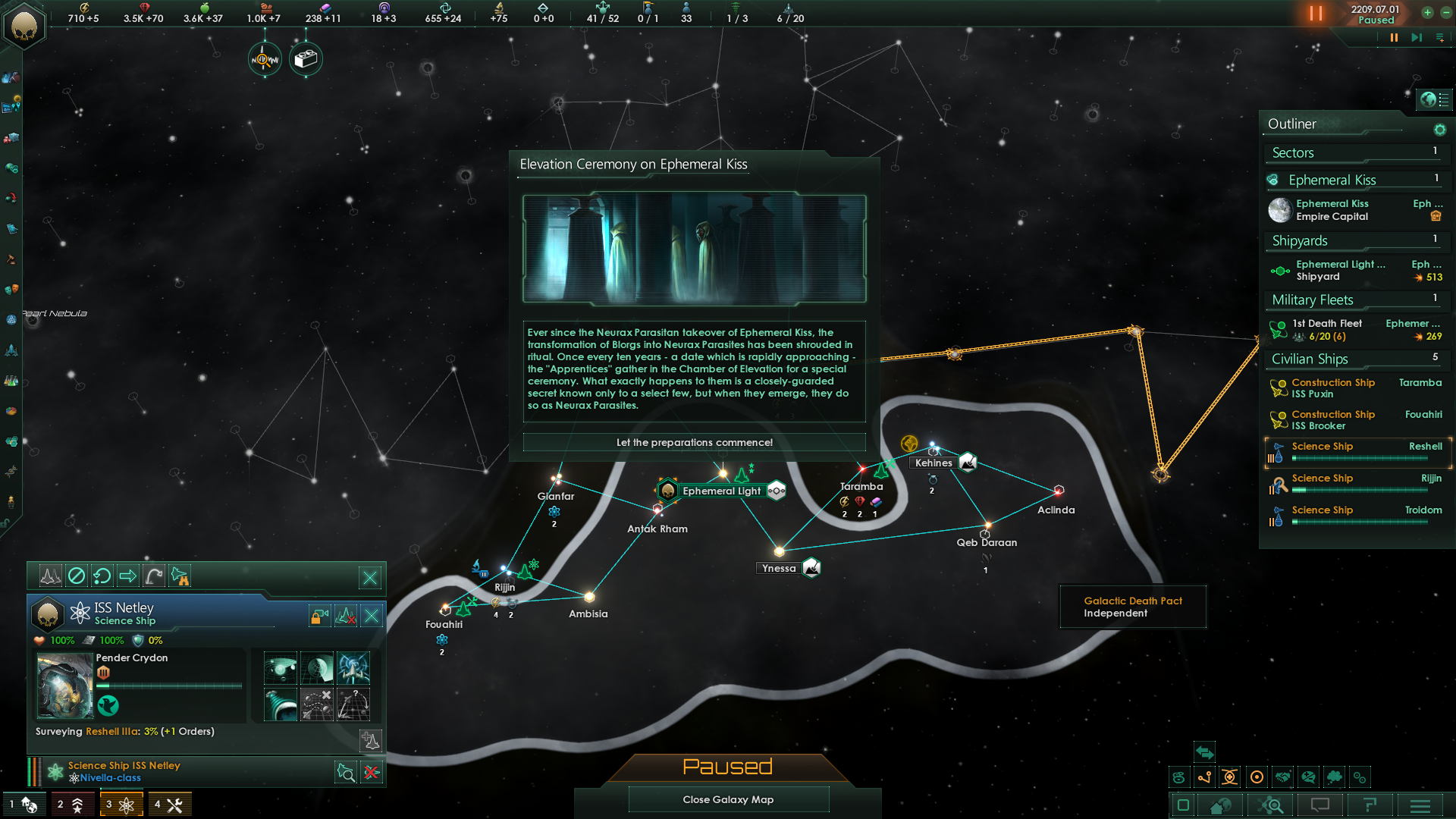
Task: Click 'Let the preparations commence!'
Action: [693, 442]
